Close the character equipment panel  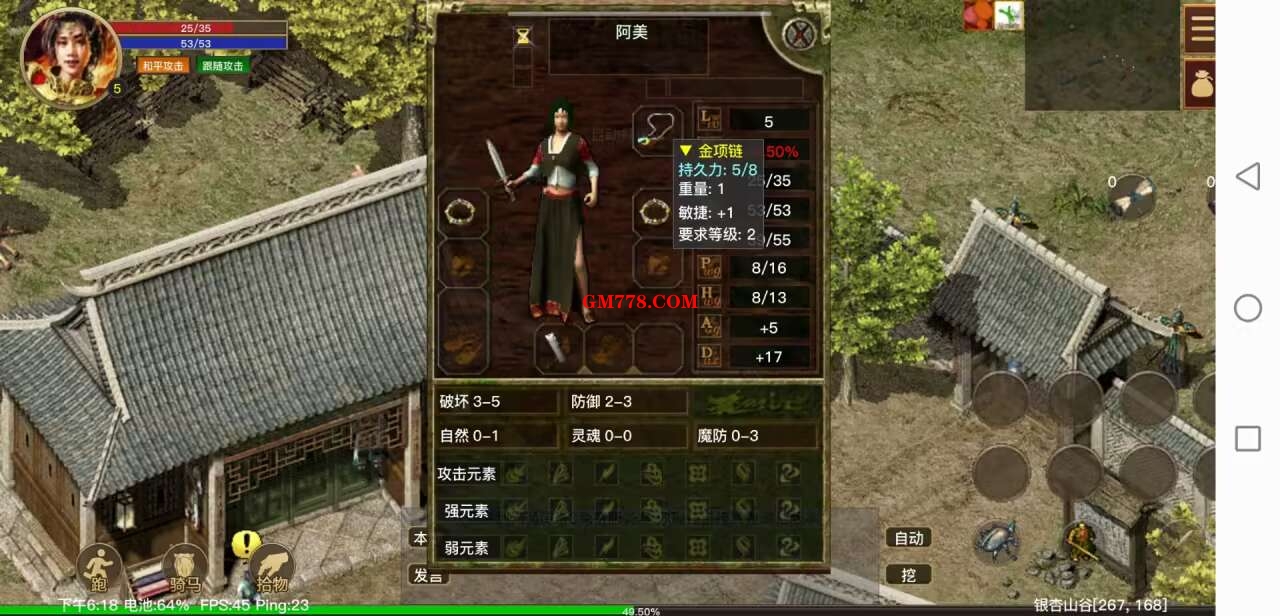pyautogui.click(x=799, y=35)
